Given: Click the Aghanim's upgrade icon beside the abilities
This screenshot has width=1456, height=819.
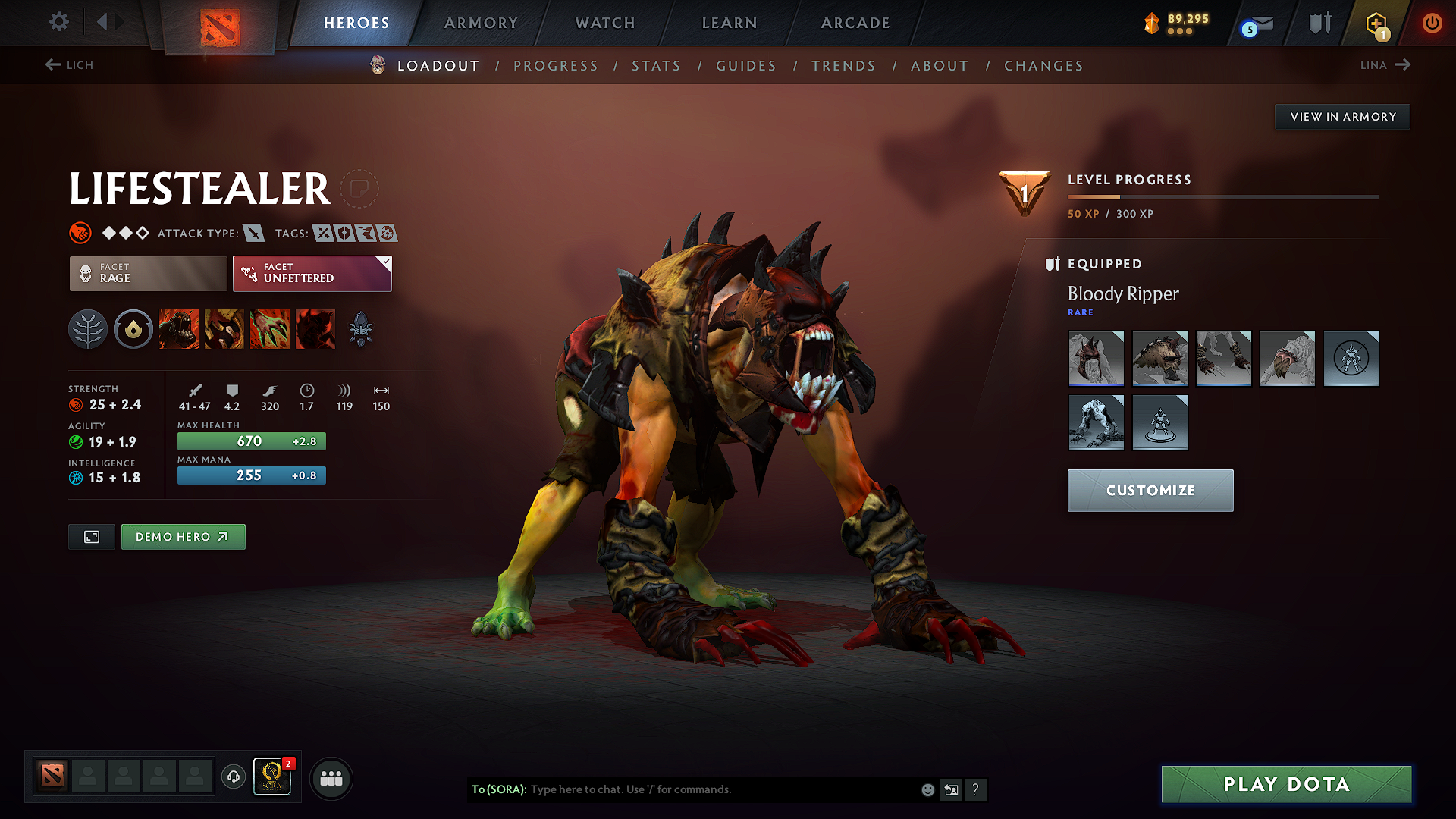Looking at the screenshot, I should 361,328.
